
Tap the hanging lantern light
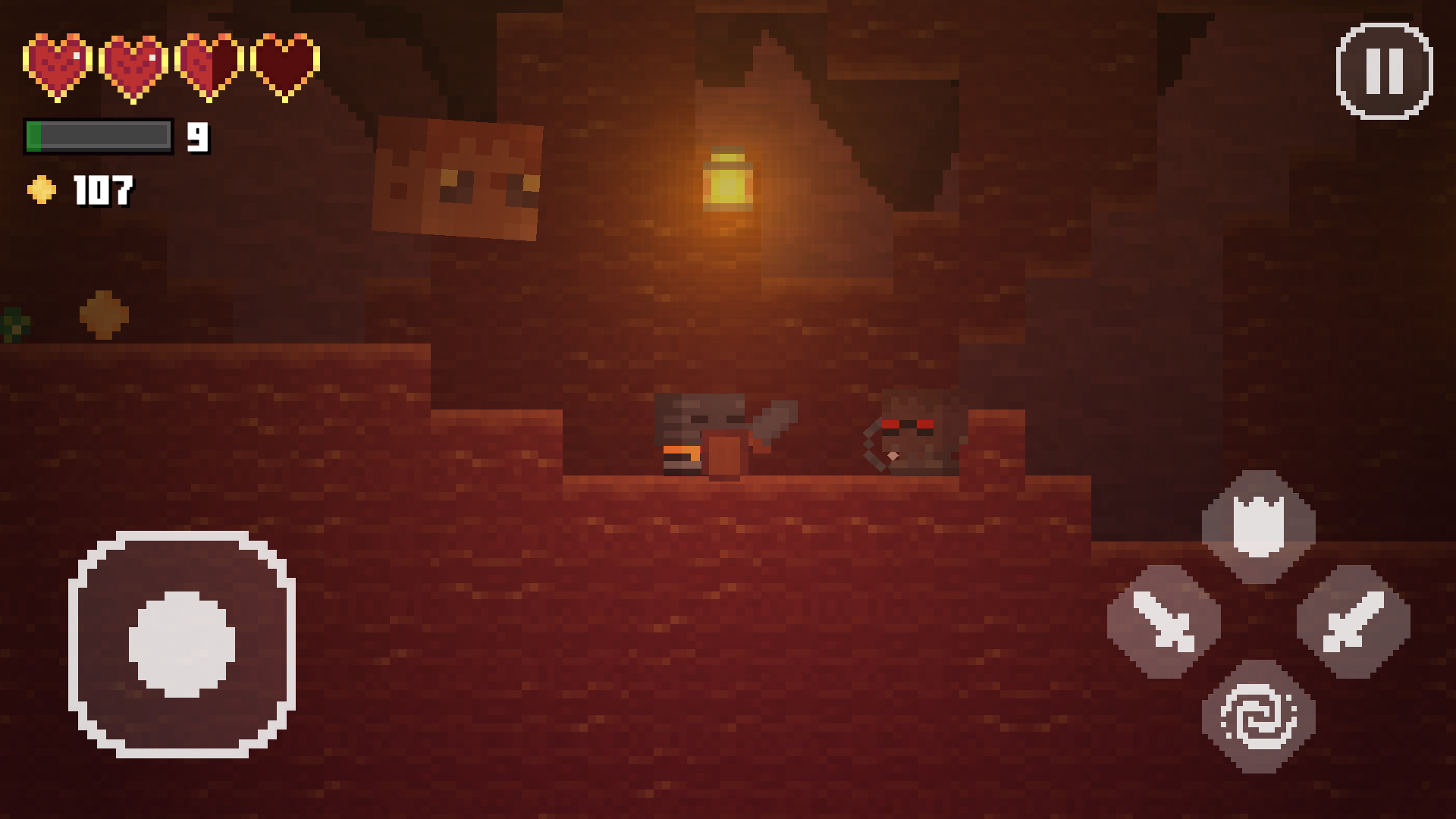(x=728, y=178)
